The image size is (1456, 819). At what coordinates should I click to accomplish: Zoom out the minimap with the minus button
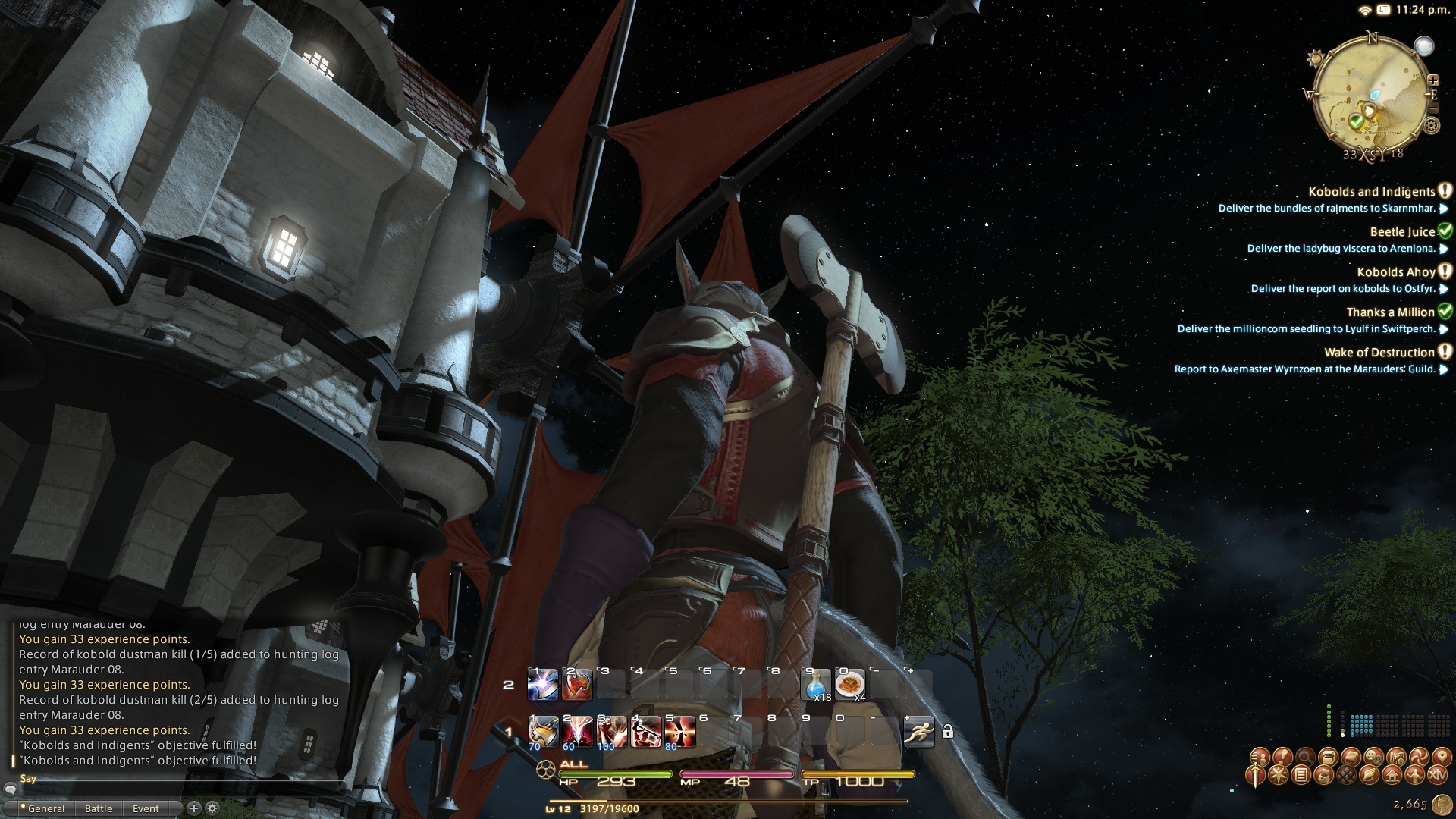(1432, 108)
